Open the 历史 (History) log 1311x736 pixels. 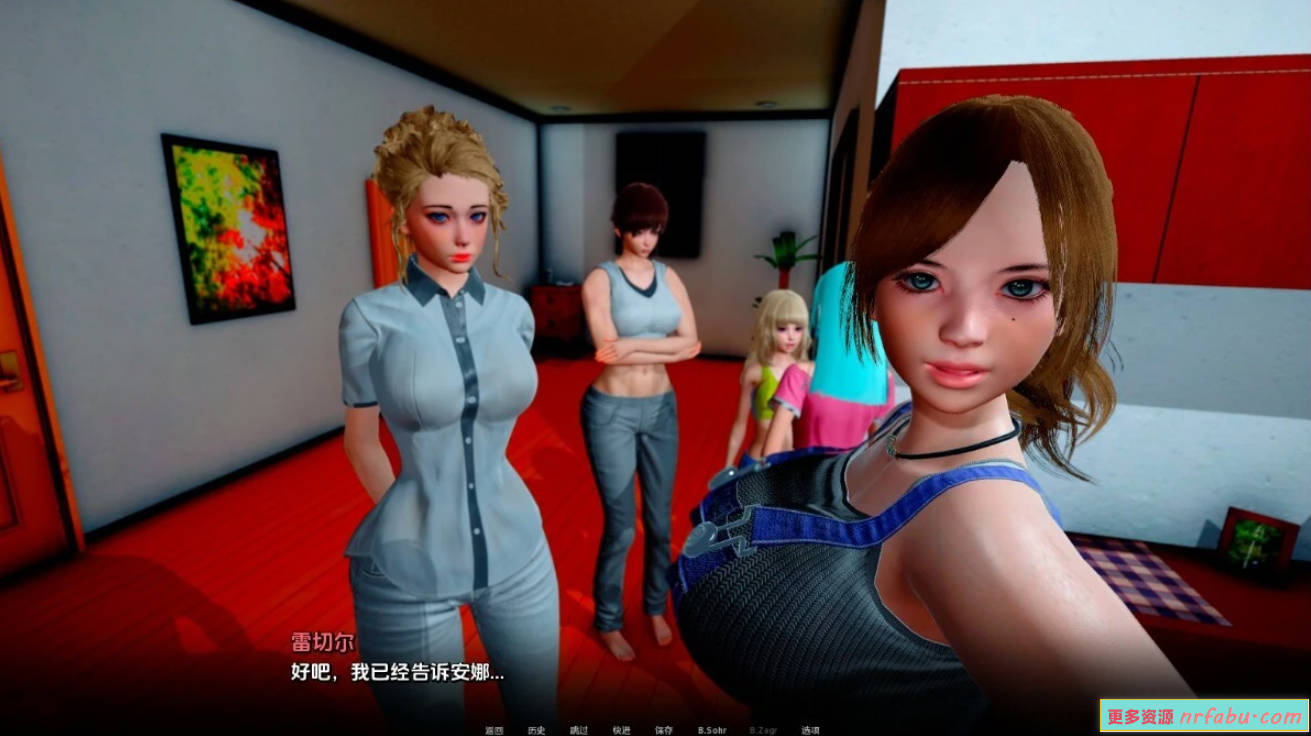point(536,730)
